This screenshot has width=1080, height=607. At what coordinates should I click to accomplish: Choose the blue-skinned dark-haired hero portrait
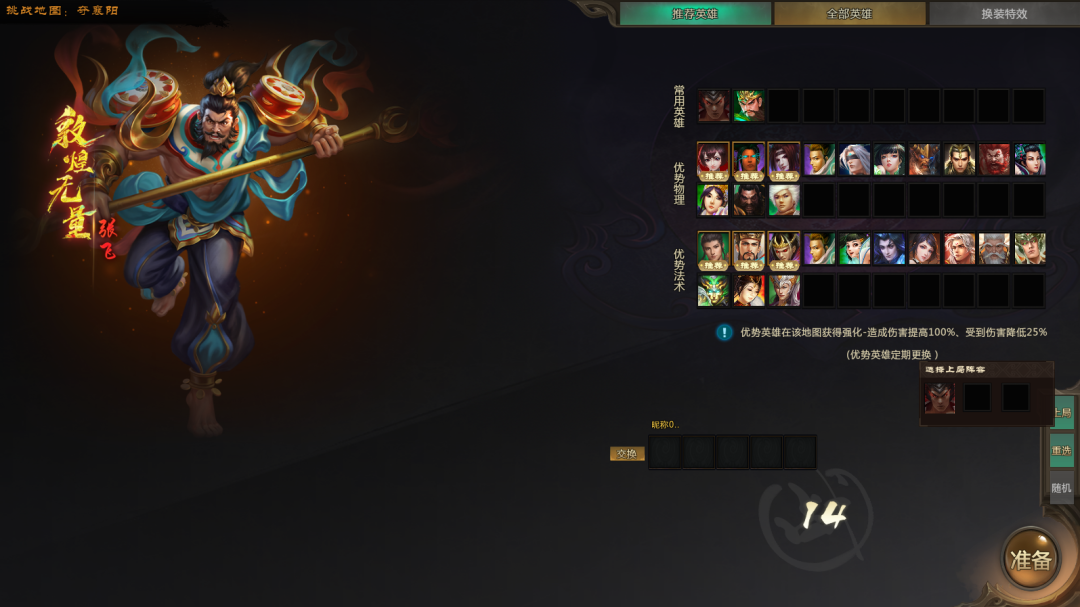889,248
